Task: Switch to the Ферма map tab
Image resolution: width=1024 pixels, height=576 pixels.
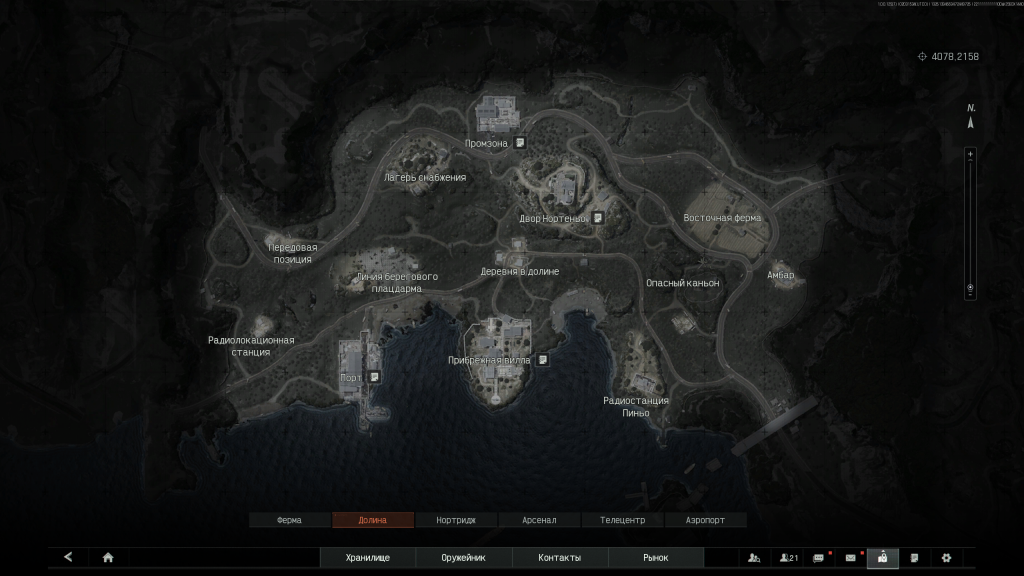Action: [x=289, y=520]
